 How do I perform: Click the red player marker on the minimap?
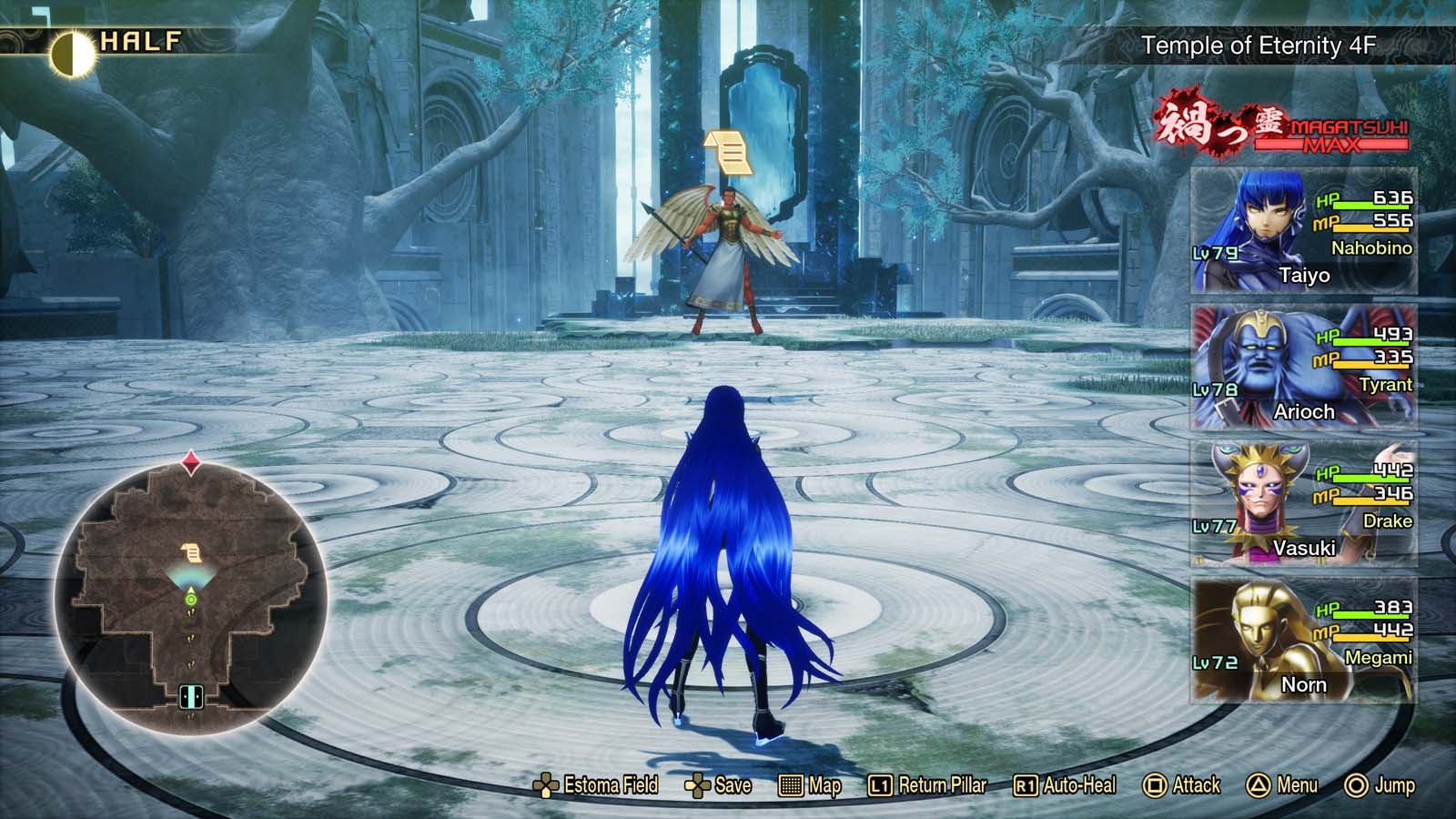tap(189, 462)
